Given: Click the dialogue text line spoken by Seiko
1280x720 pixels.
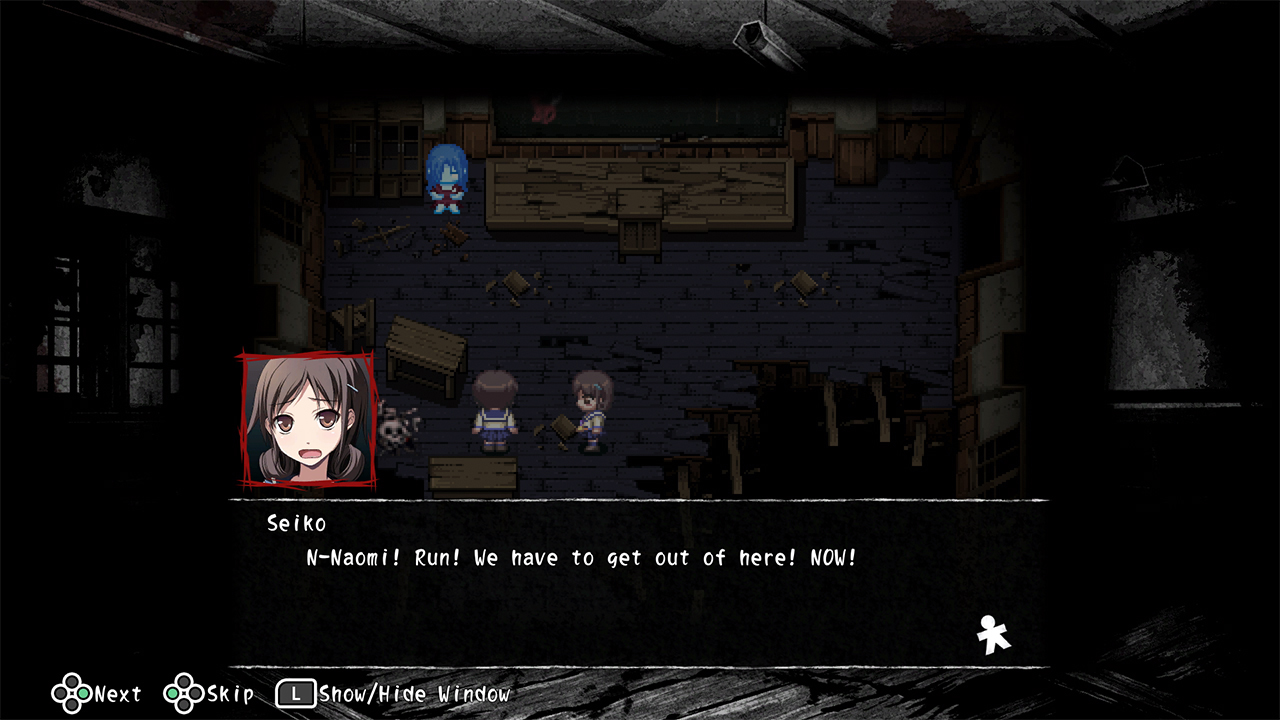Looking at the screenshot, I should 582,558.
